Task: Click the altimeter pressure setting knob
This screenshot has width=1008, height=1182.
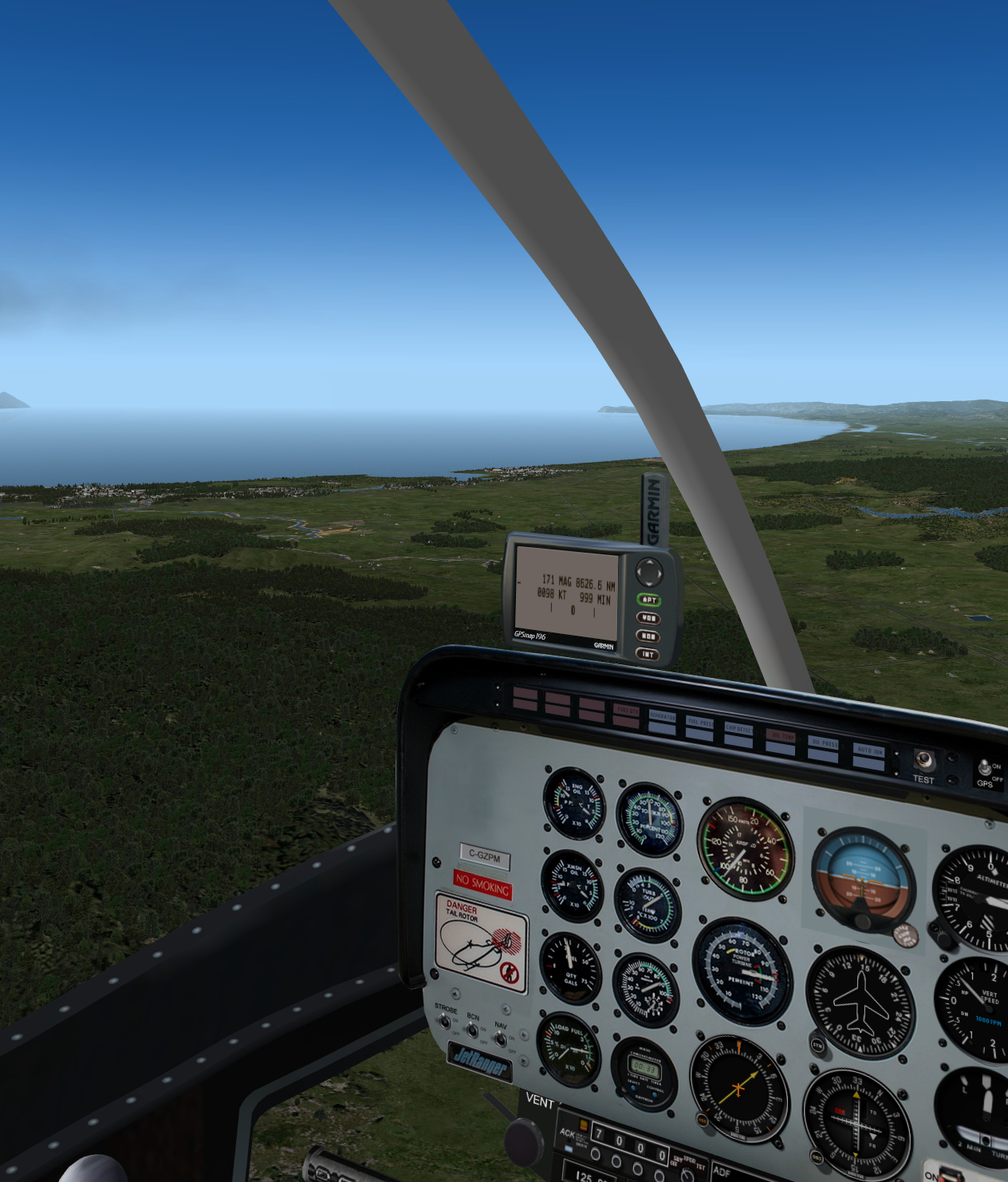Action: click(x=944, y=939)
